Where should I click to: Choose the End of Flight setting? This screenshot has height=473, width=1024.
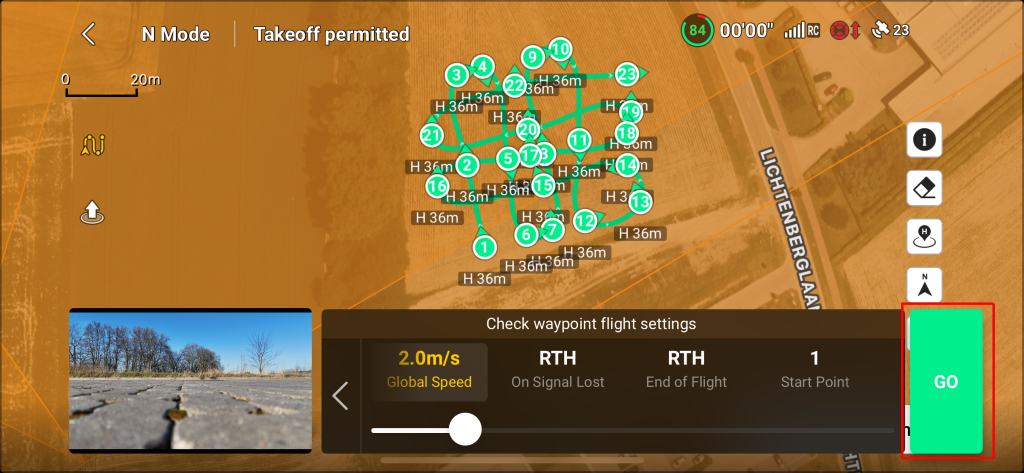tap(686, 368)
